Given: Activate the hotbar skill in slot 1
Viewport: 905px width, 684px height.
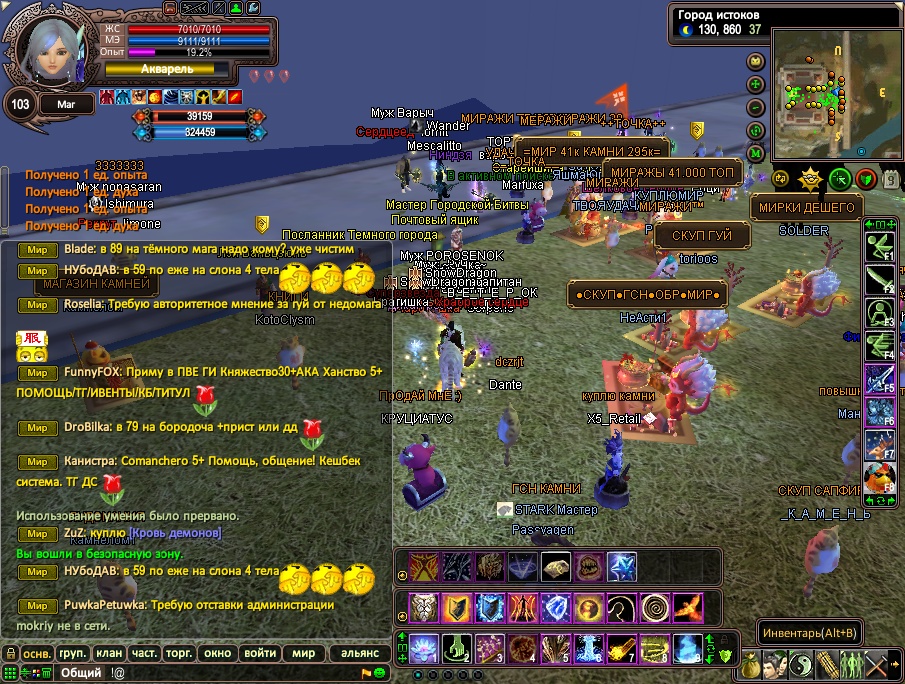Looking at the screenshot, I should click(422, 648).
